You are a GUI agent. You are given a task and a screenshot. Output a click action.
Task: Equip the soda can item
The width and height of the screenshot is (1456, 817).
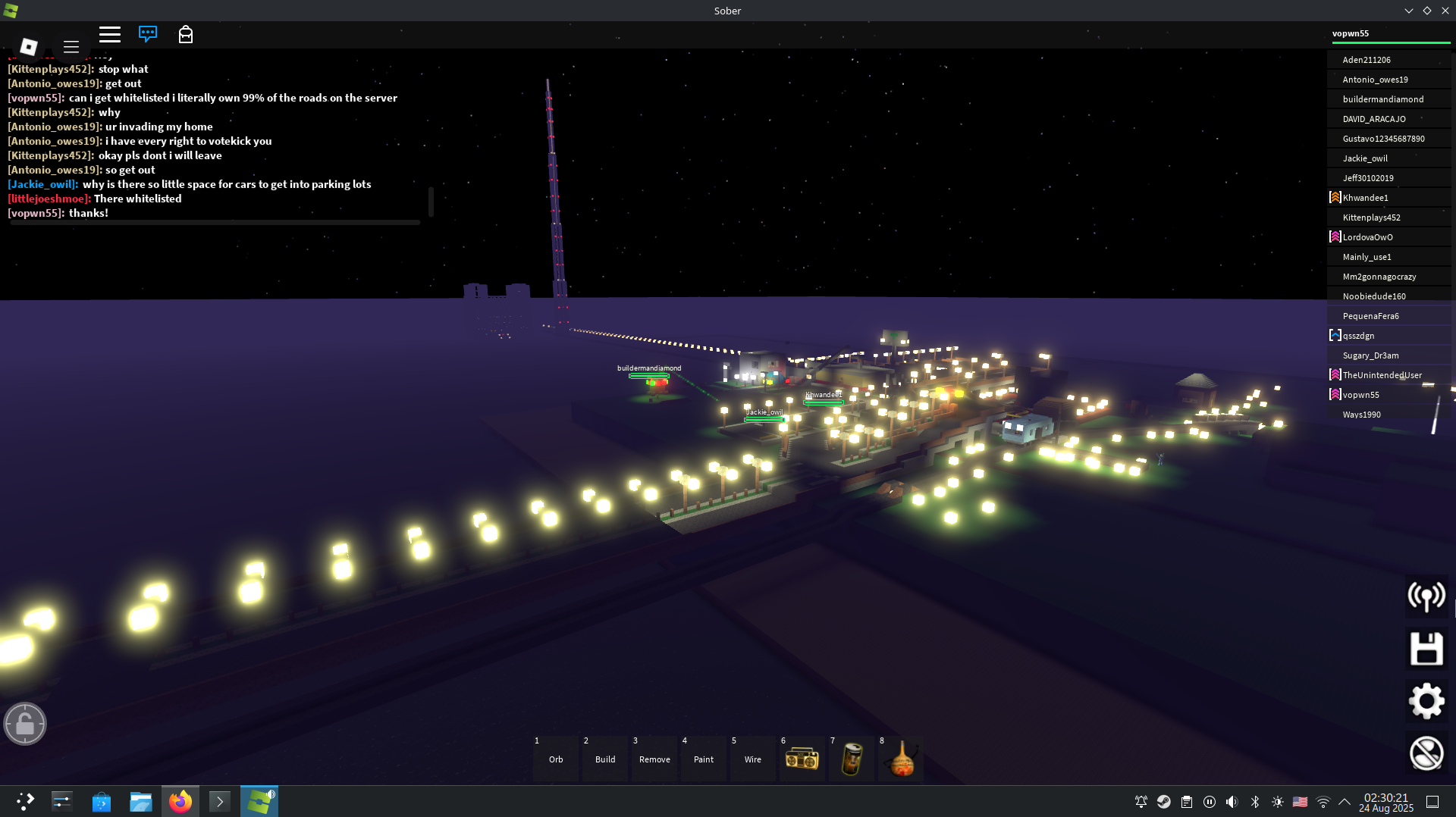852,758
